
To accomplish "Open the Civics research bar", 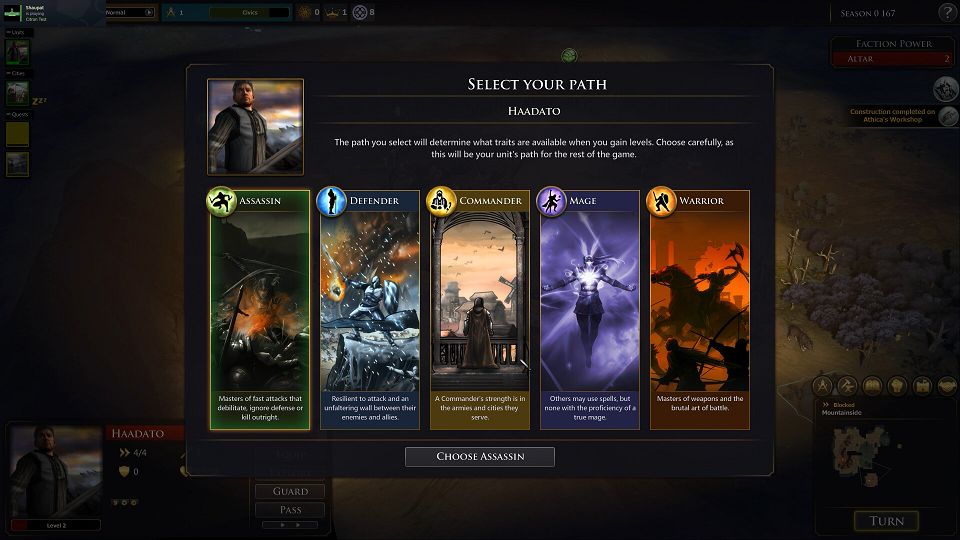I will point(248,12).
